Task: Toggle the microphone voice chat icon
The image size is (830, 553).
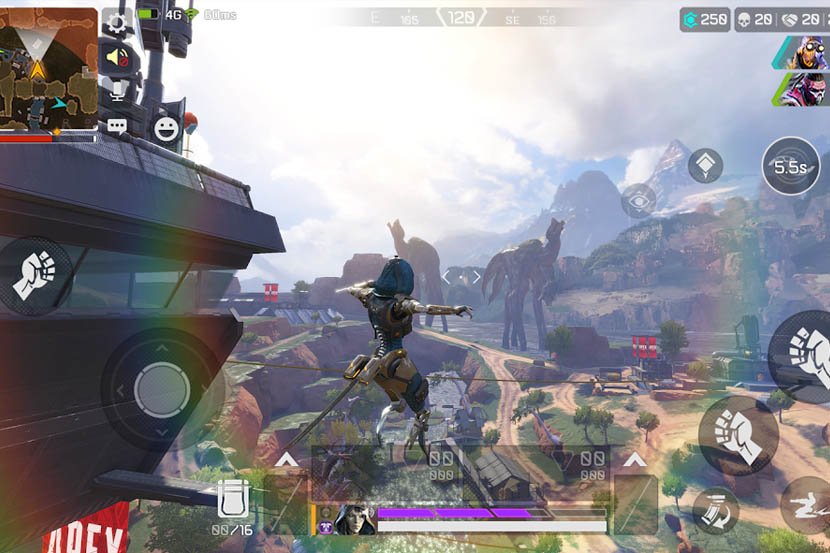Action: click(118, 92)
